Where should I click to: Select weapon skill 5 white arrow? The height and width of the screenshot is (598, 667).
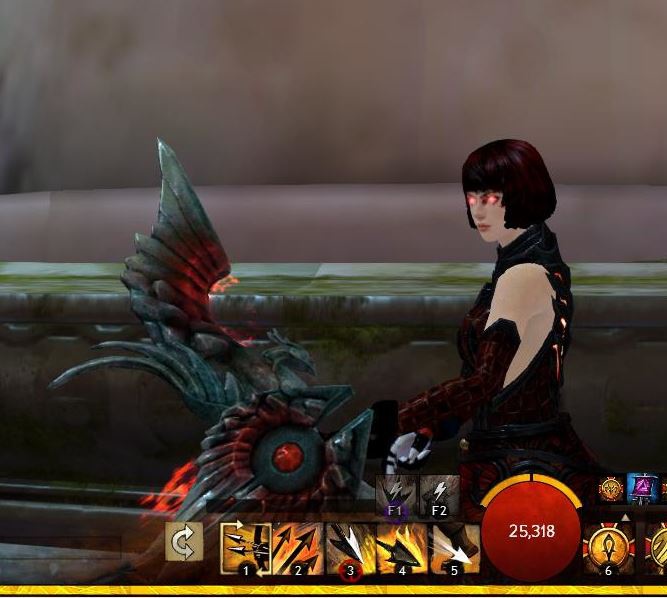click(454, 547)
